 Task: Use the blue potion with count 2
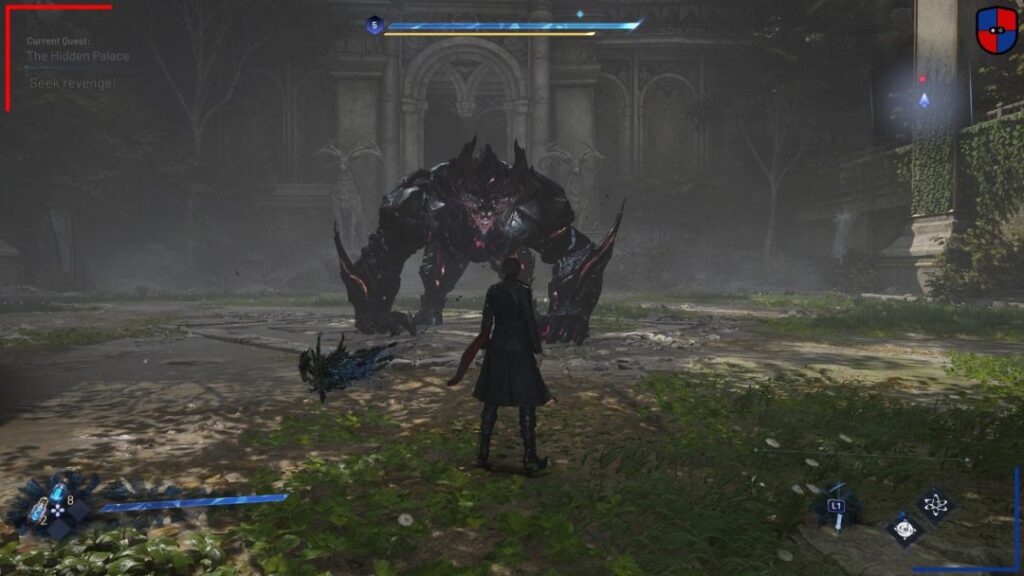(38, 511)
